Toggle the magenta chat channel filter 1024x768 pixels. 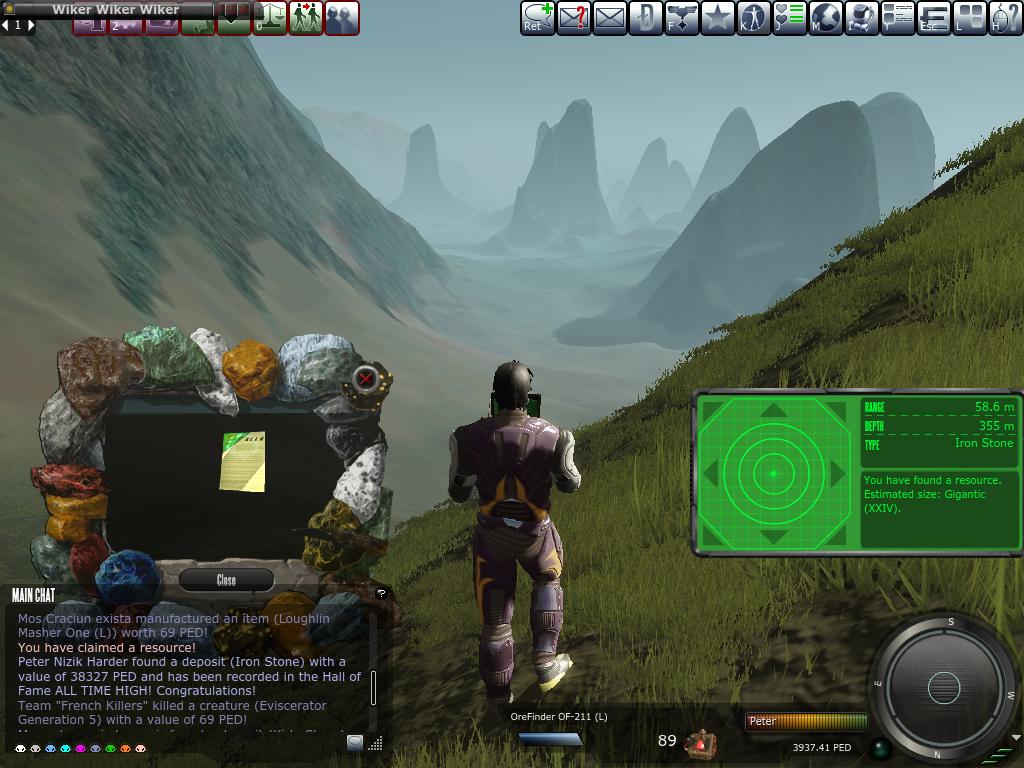[x=80, y=748]
